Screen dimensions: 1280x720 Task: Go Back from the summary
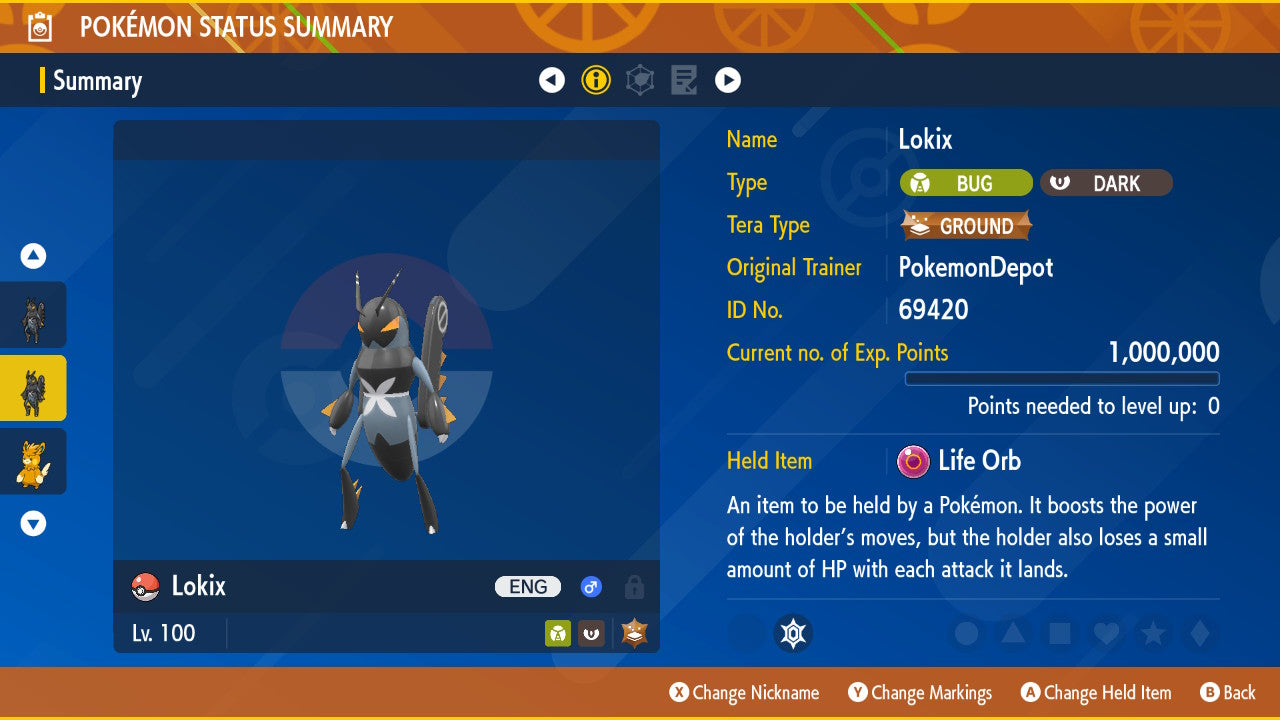tap(1228, 693)
